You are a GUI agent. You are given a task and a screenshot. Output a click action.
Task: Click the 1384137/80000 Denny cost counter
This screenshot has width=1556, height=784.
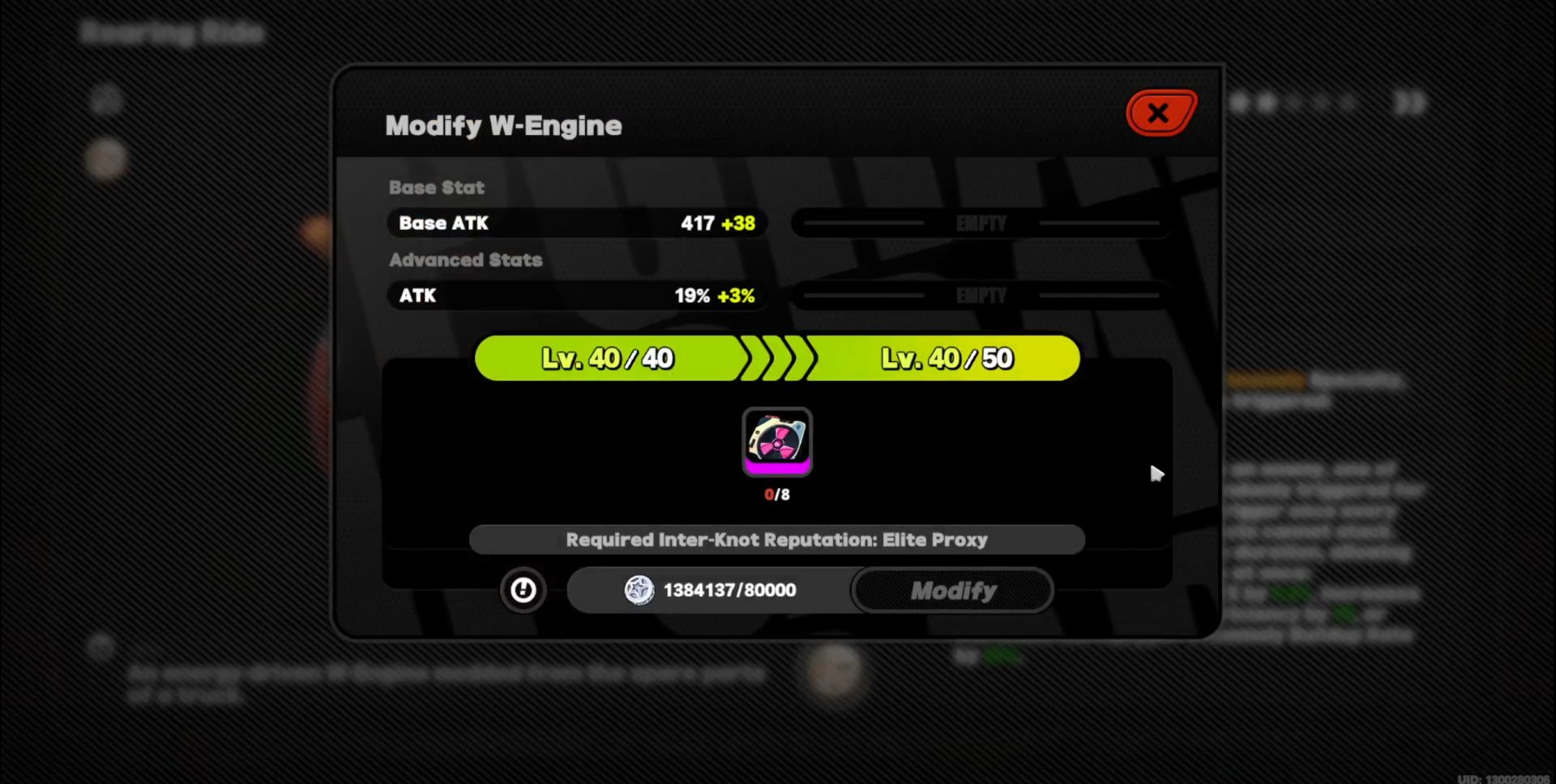coord(729,590)
